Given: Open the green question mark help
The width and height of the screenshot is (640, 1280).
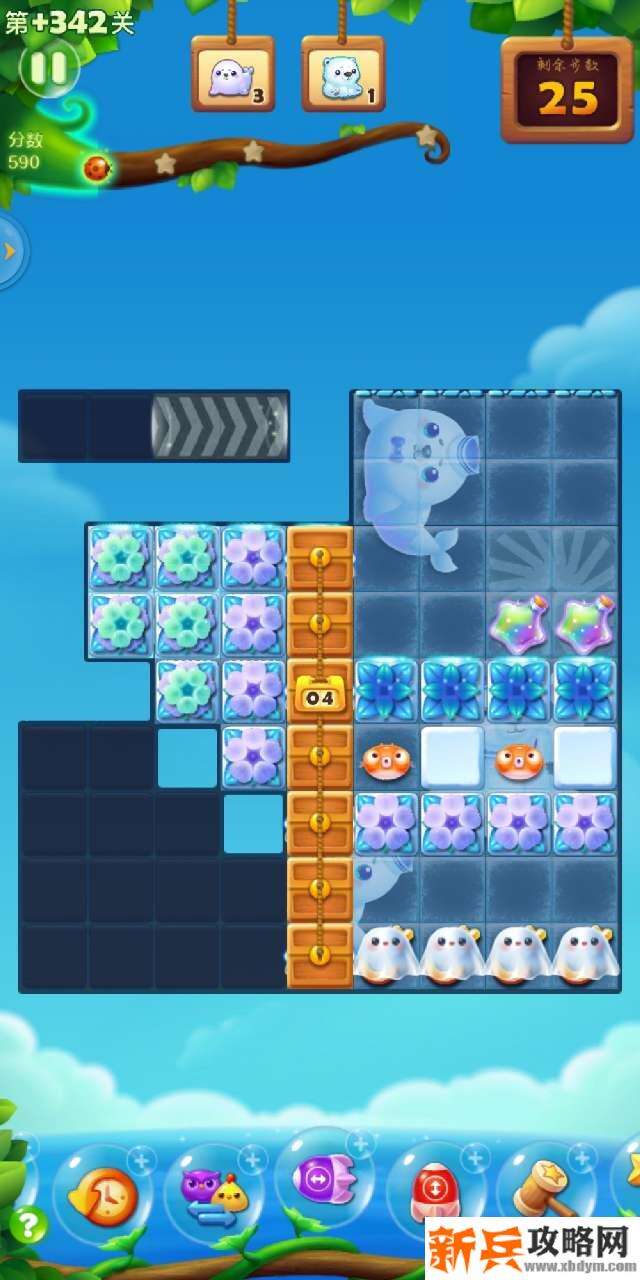Looking at the screenshot, I should (x=30, y=1222).
